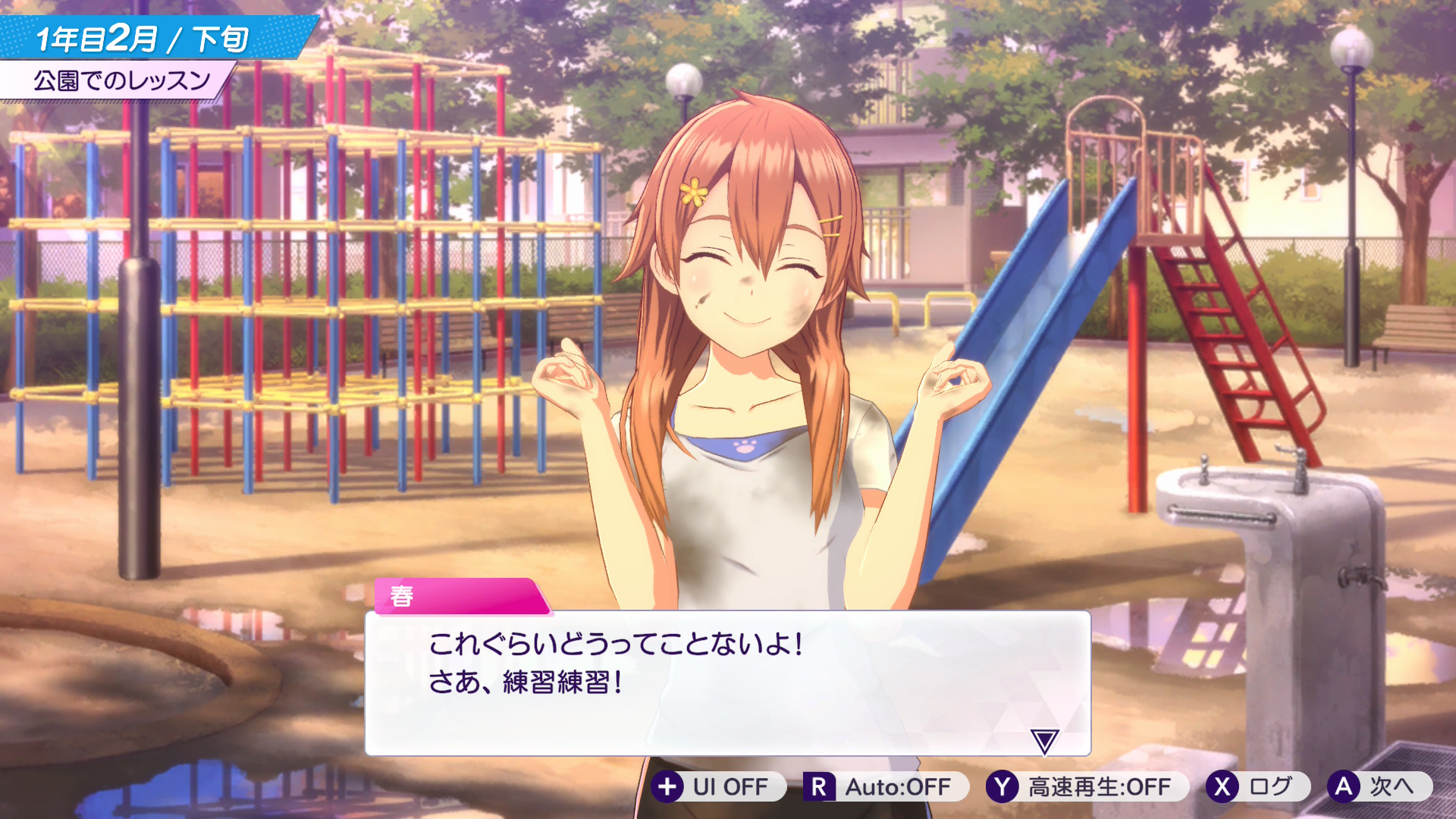1456x819 pixels.
Task: Toggle the 高速再生:OFF fast playback button
Action: point(1080,787)
